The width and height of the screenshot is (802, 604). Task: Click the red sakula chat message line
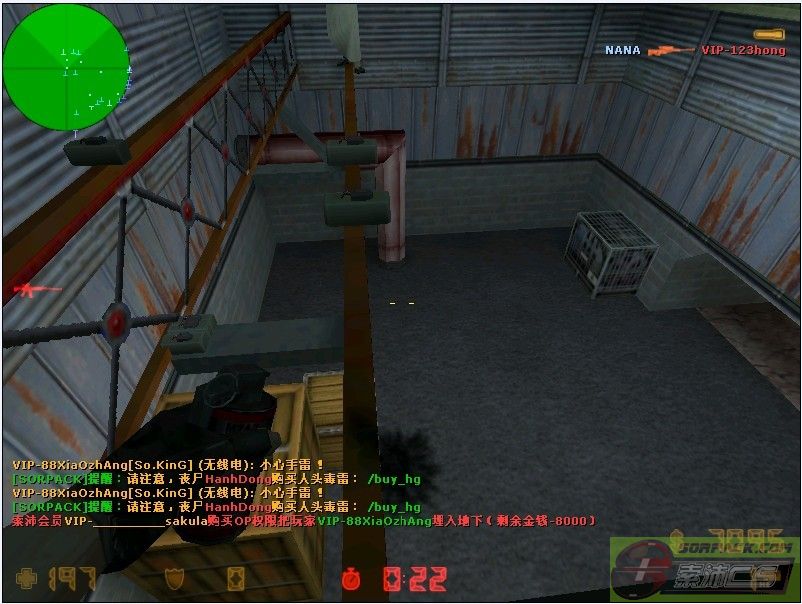point(304,521)
